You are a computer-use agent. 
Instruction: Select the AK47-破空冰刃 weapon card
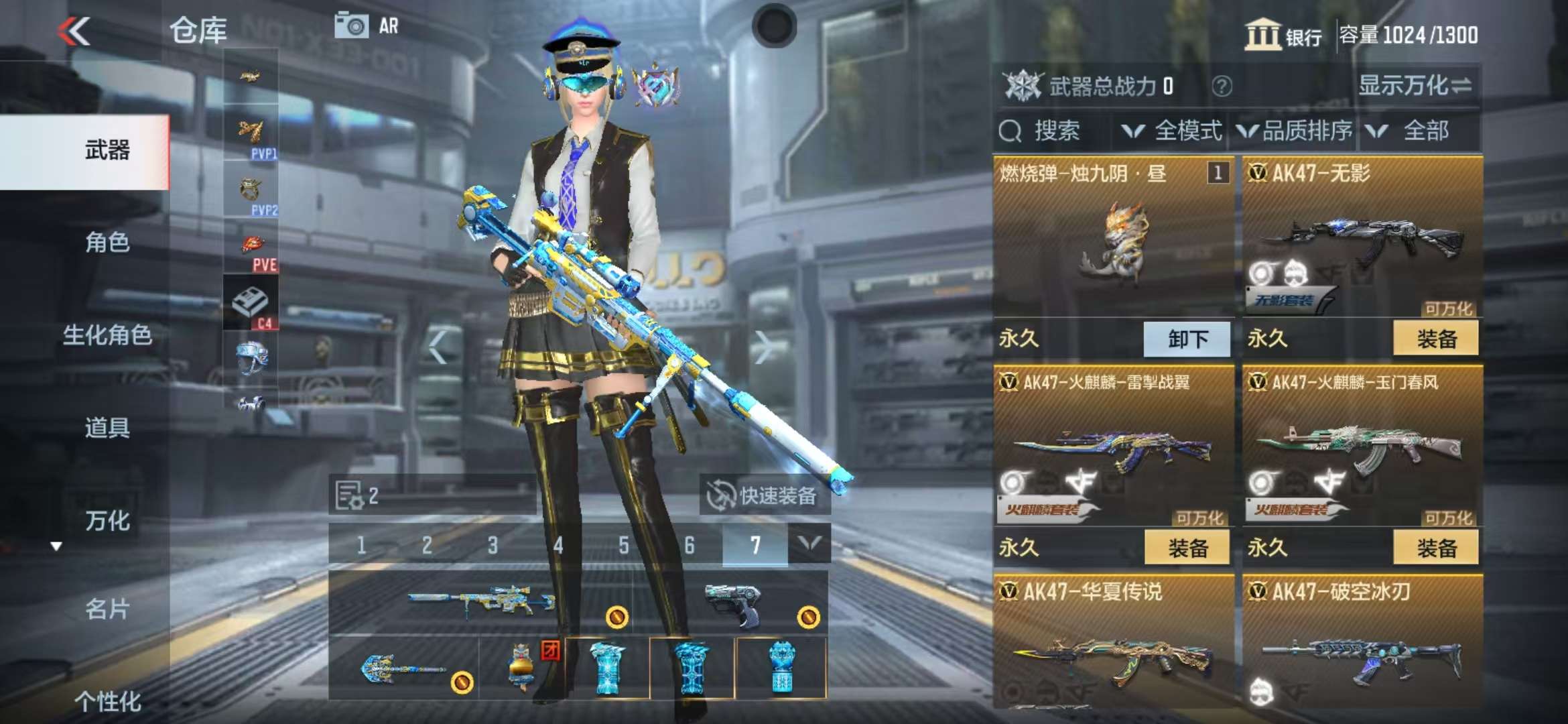pos(1362,644)
